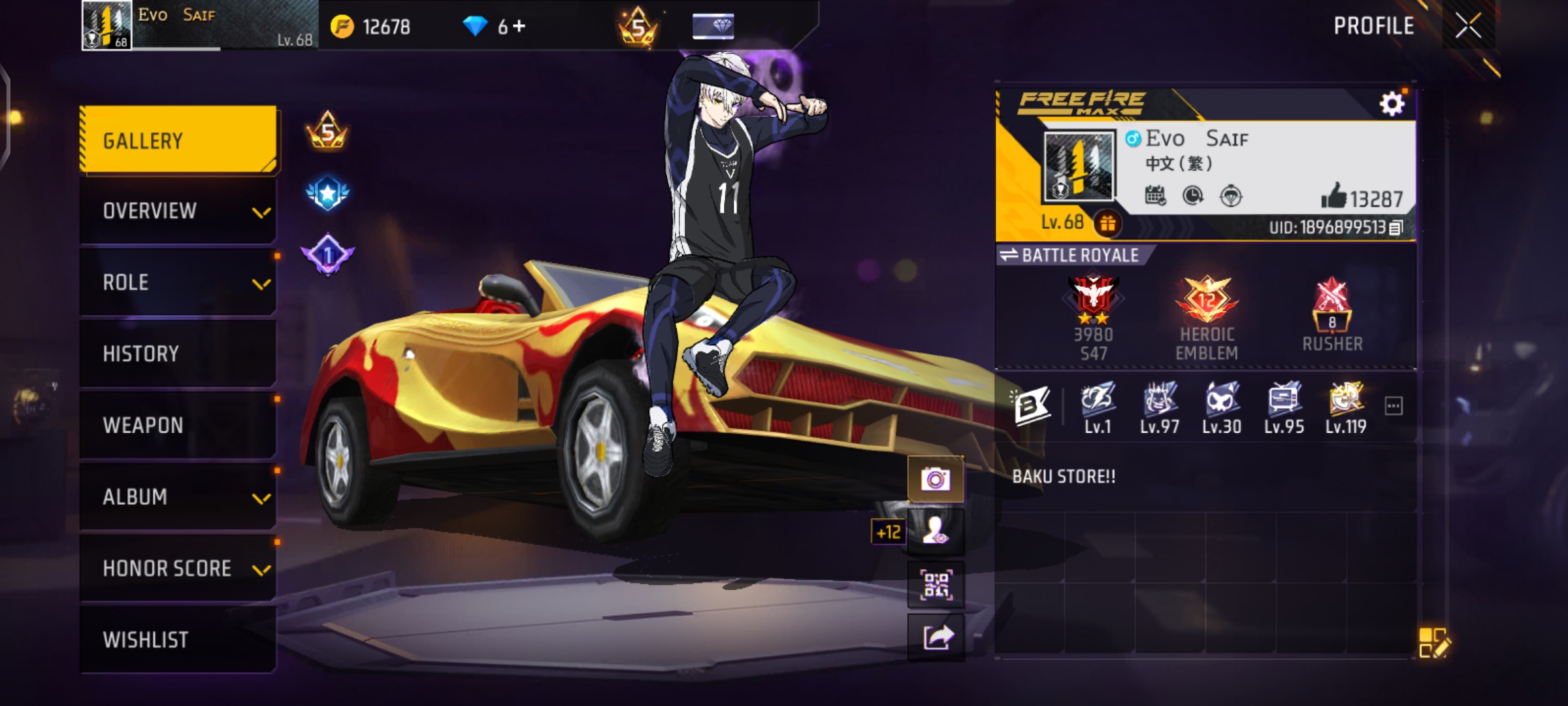This screenshot has width=1568, height=706.
Task: Expand the Role section chevron
Action: 261,284
